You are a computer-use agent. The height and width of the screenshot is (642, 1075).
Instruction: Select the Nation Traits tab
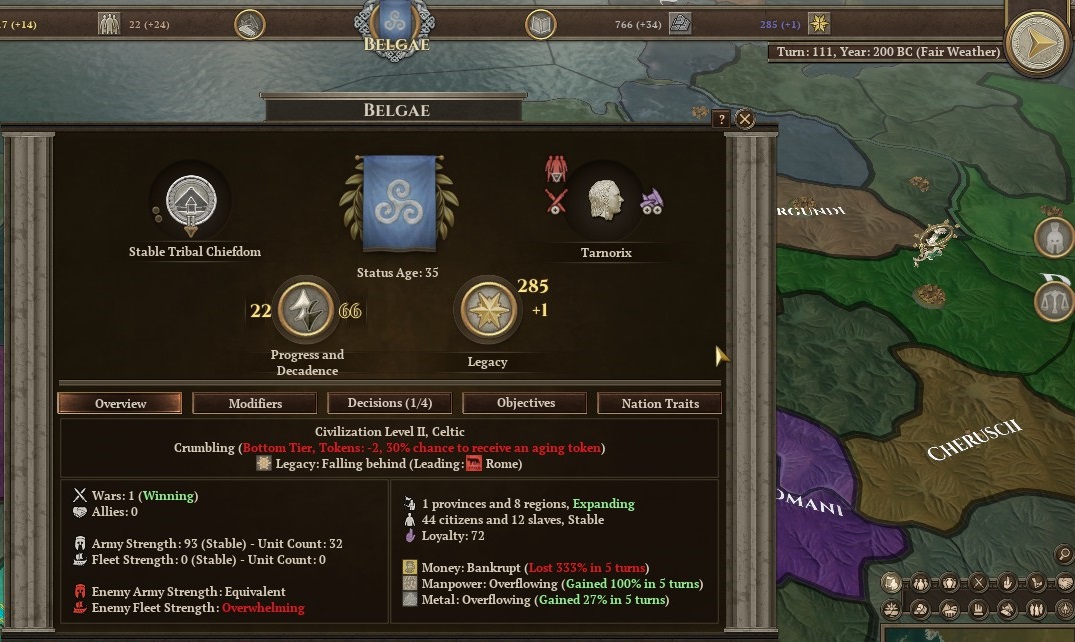click(660, 403)
